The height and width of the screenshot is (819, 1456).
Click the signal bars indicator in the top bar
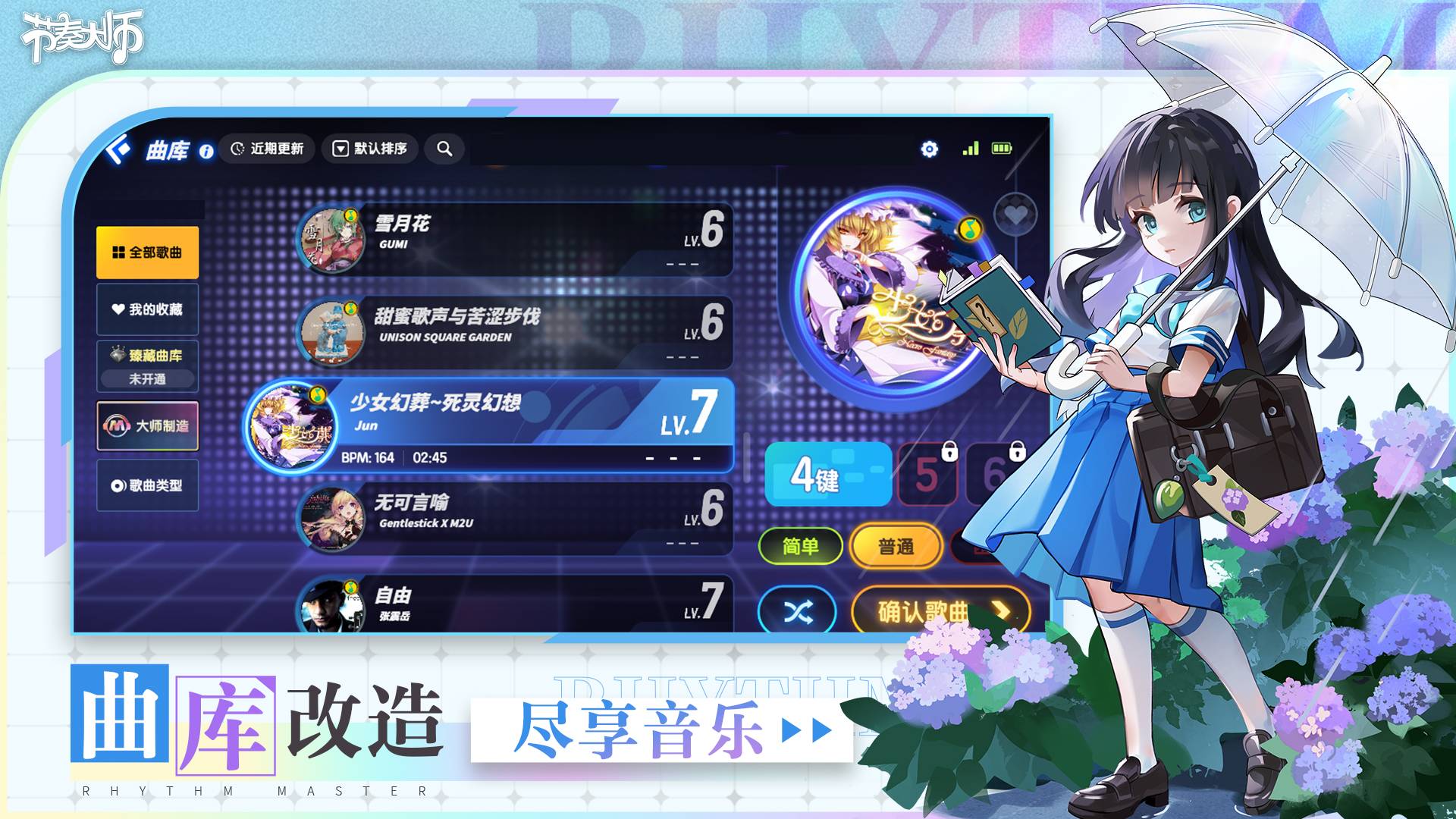pos(972,149)
